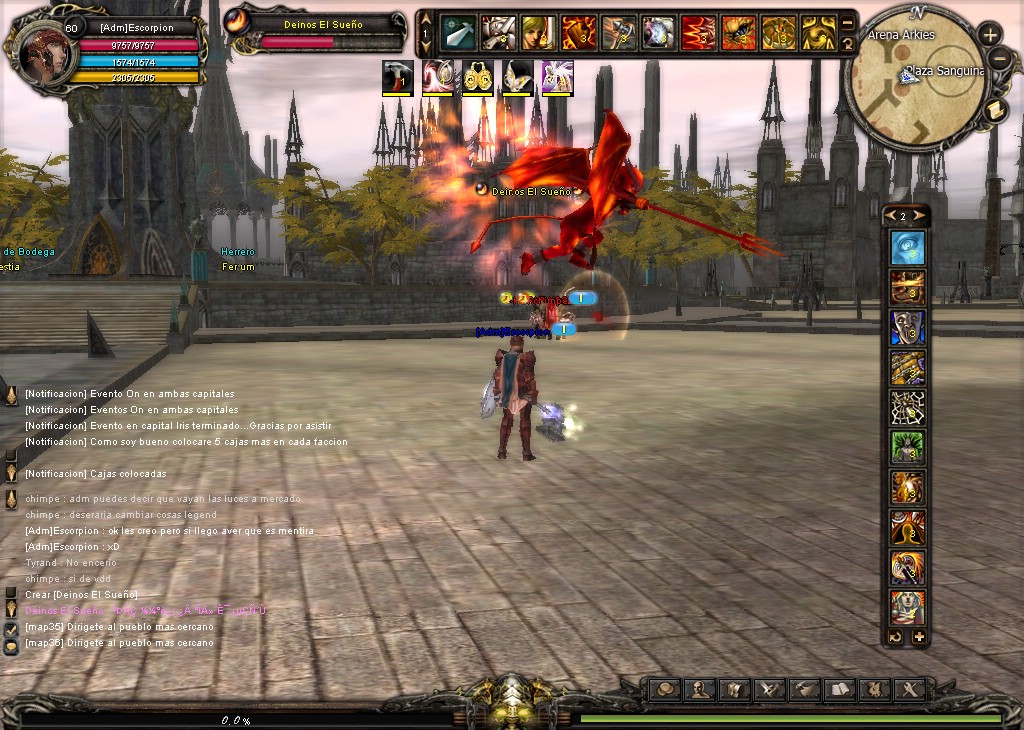Use the axe skill in top hotbar
The image size is (1024, 730).
coord(618,33)
